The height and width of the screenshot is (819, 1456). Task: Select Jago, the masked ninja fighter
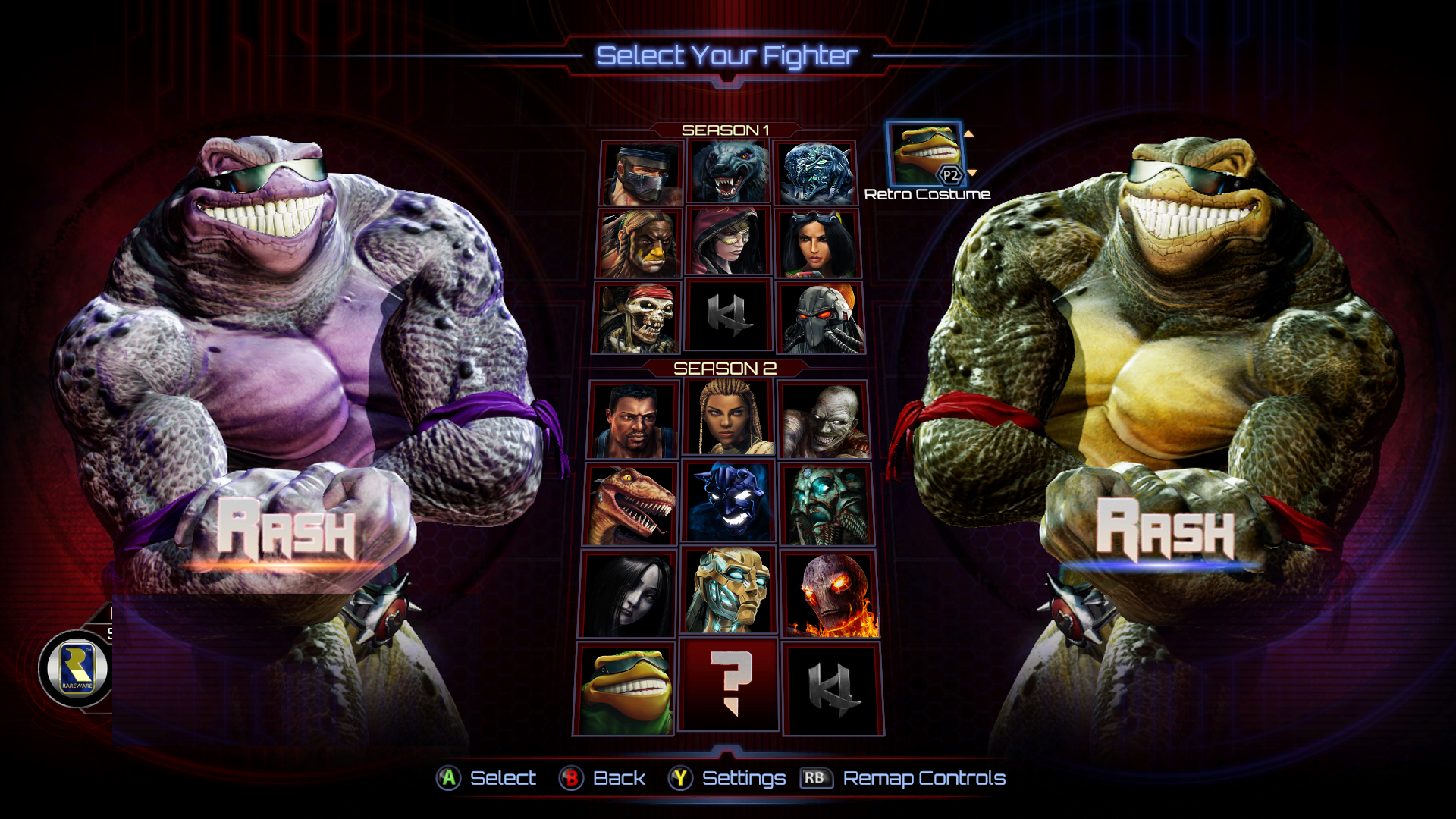tap(642, 173)
